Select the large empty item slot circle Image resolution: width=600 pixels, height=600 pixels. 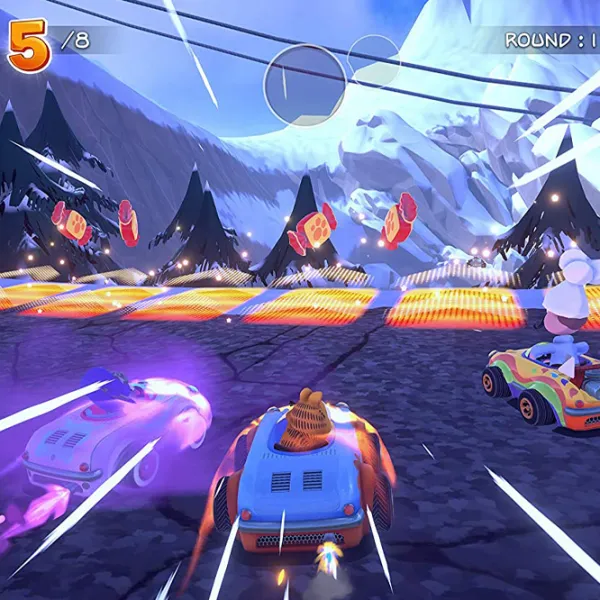tap(305, 85)
